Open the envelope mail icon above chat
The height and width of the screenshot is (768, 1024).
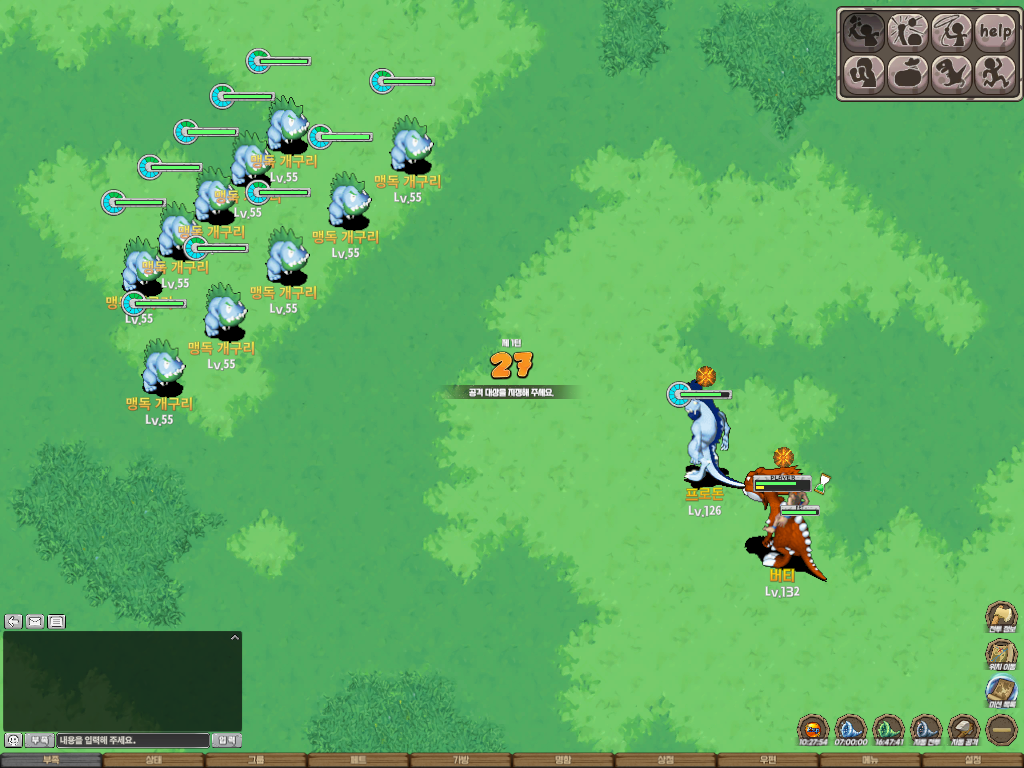(x=35, y=621)
